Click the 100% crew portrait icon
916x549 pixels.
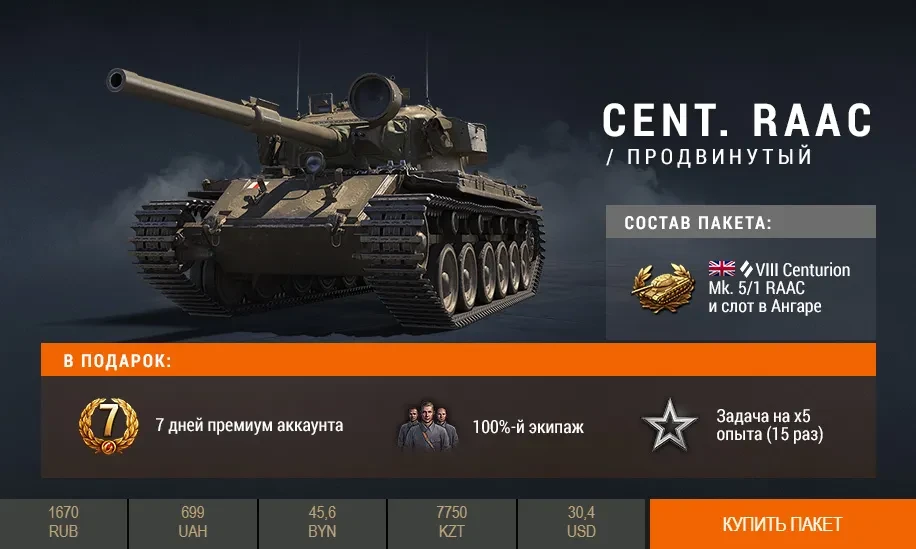point(427,427)
